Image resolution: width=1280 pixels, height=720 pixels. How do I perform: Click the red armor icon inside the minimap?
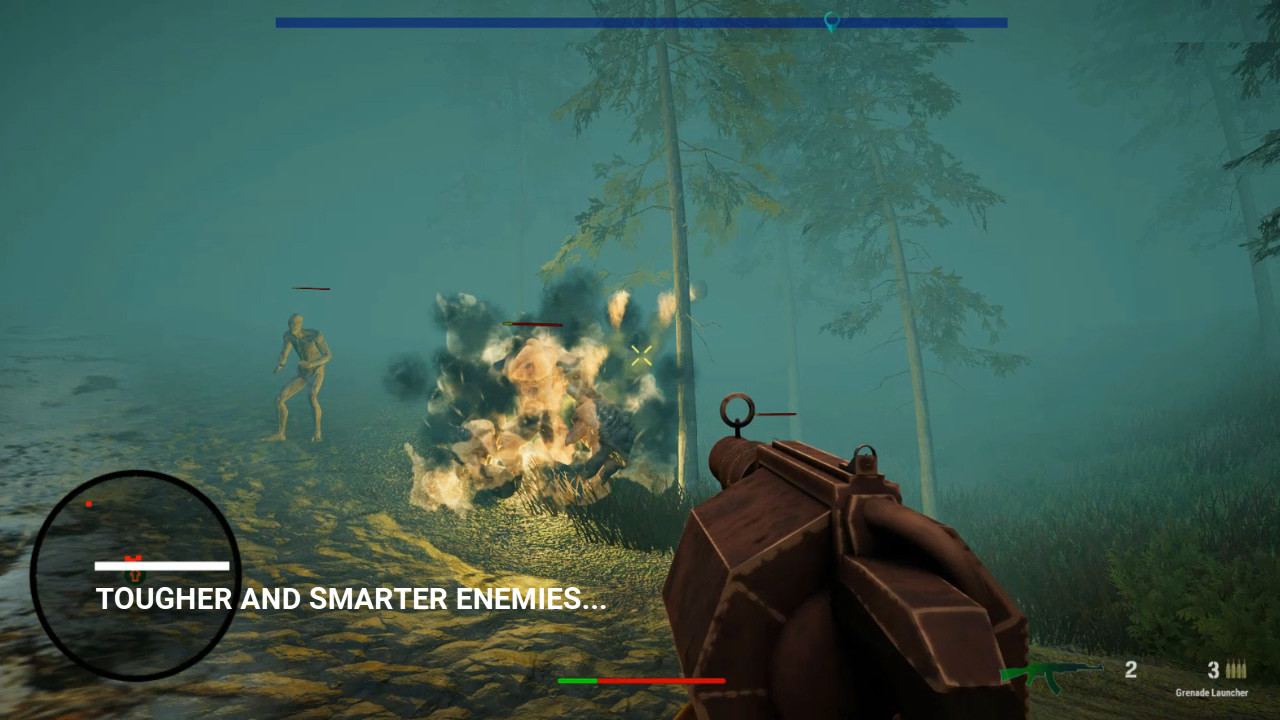[133, 558]
